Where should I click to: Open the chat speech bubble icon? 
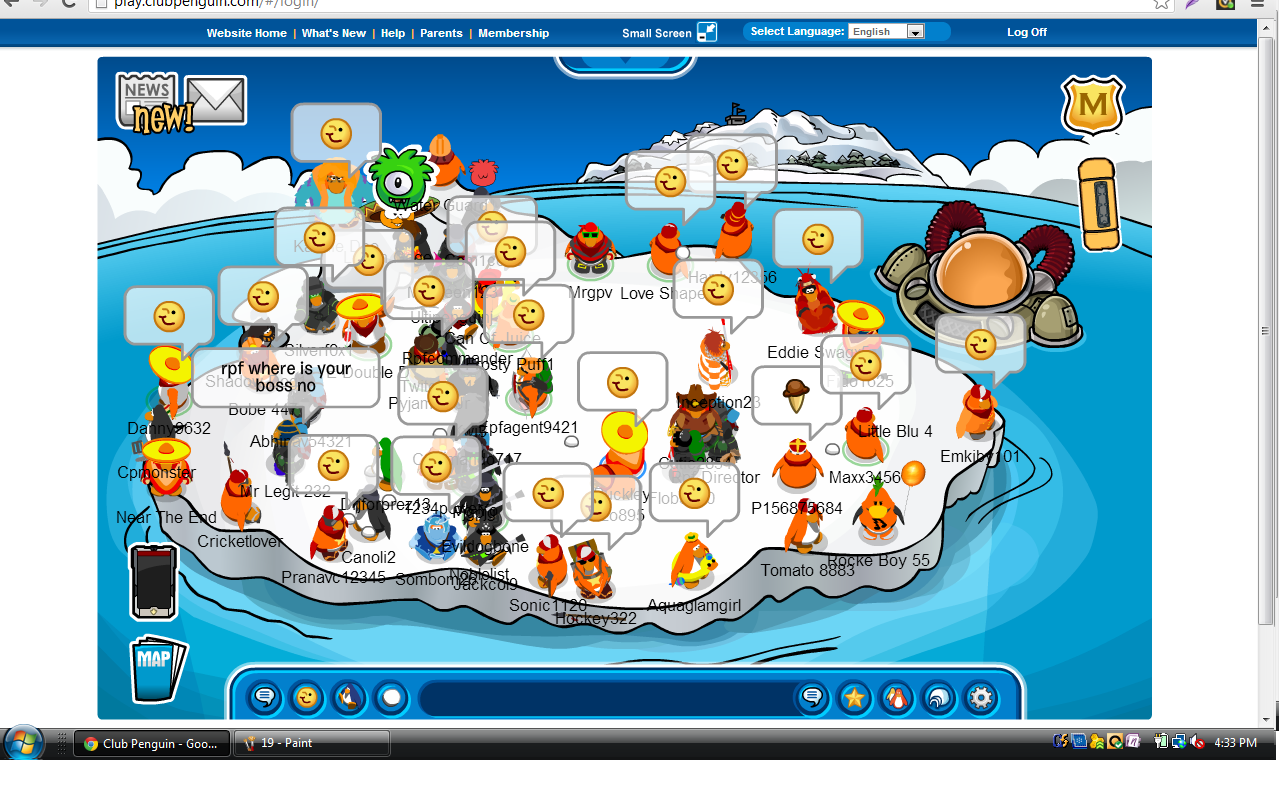[263, 698]
